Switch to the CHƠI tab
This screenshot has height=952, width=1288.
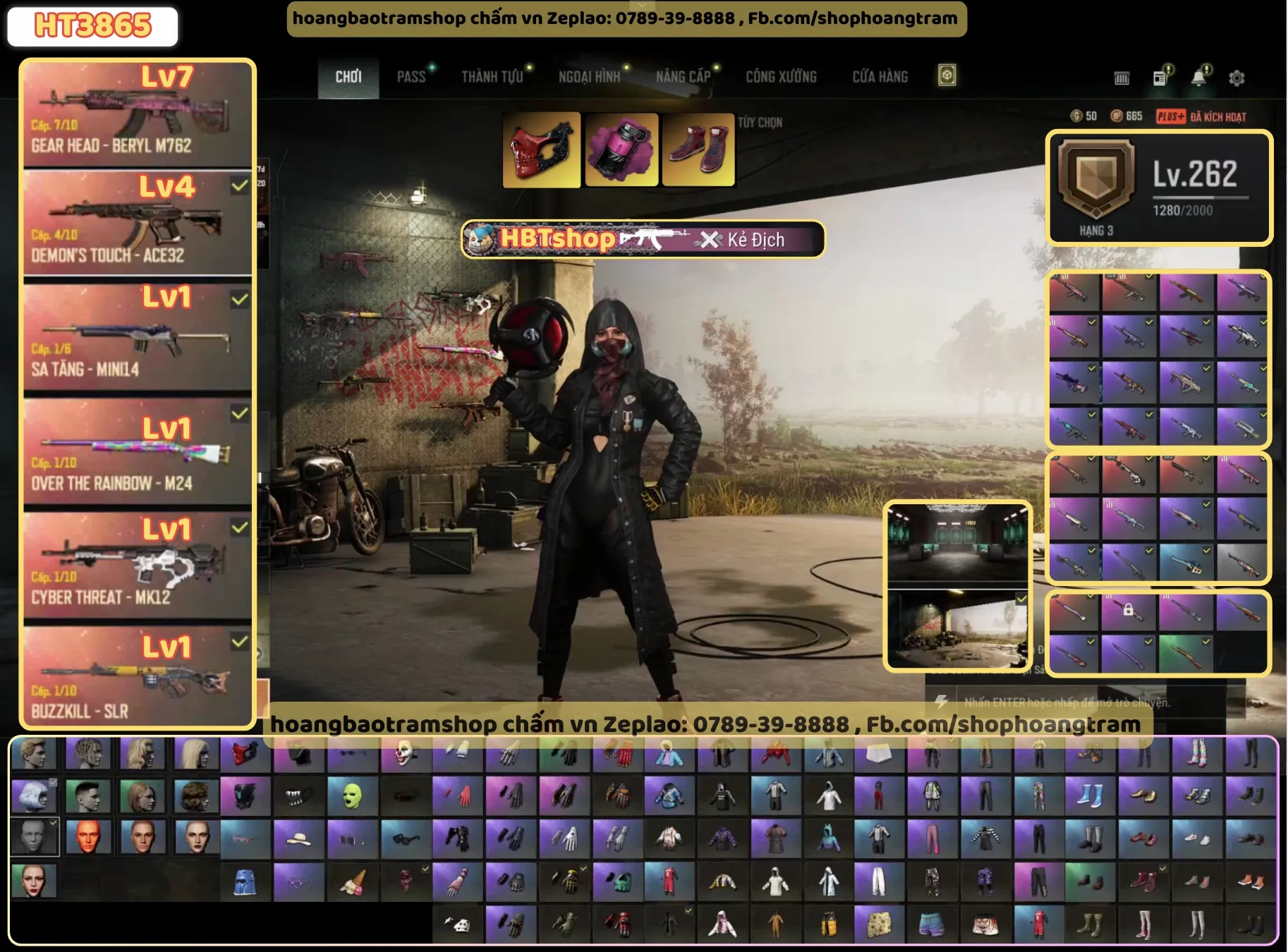[x=348, y=77]
